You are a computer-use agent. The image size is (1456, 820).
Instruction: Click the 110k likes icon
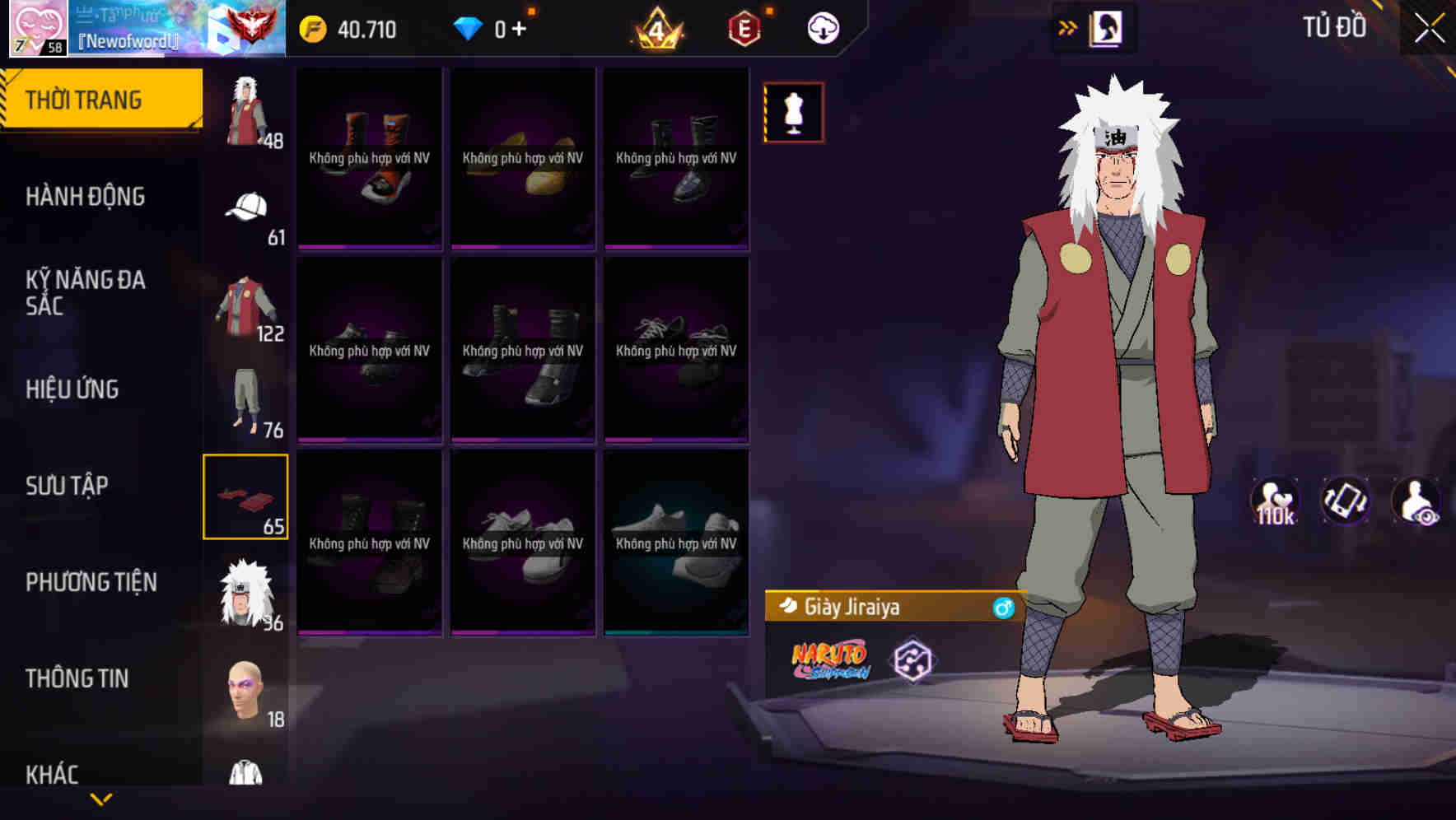pyautogui.click(x=1276, y=500)
